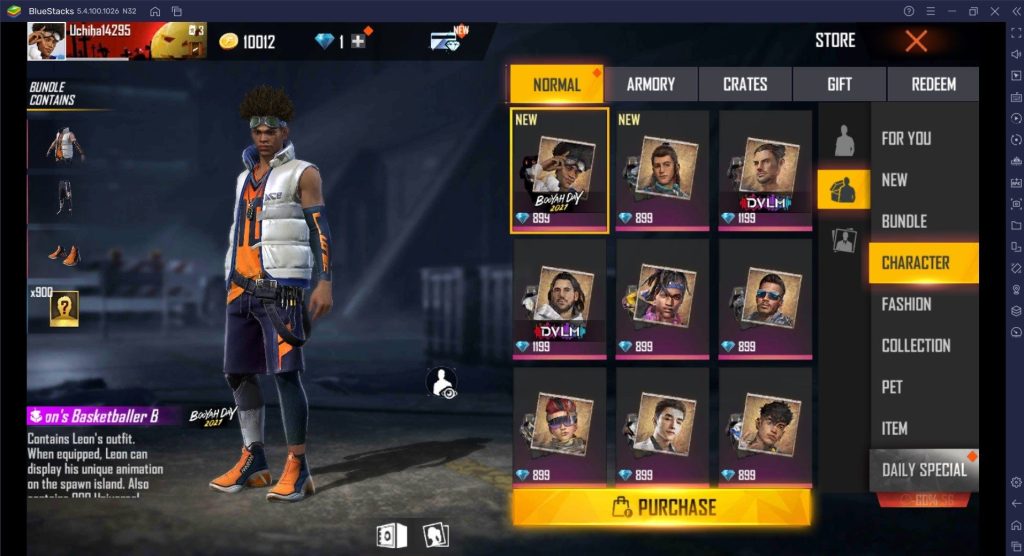
Task: Open the Crates tab
Action: (x=745, y=85)
